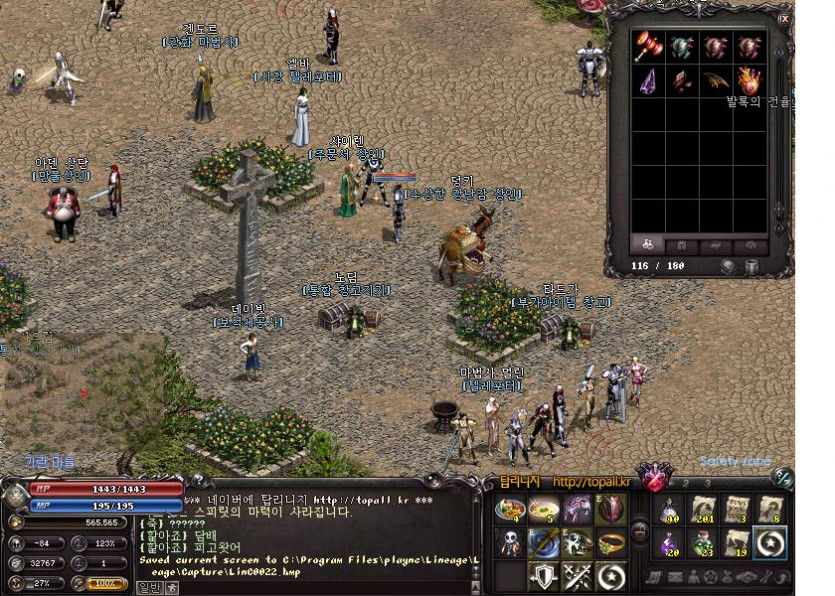Use the scroll stacked at 201
Image resolution: width=835 pixels, height=596 pixels.
coord(703,509)
